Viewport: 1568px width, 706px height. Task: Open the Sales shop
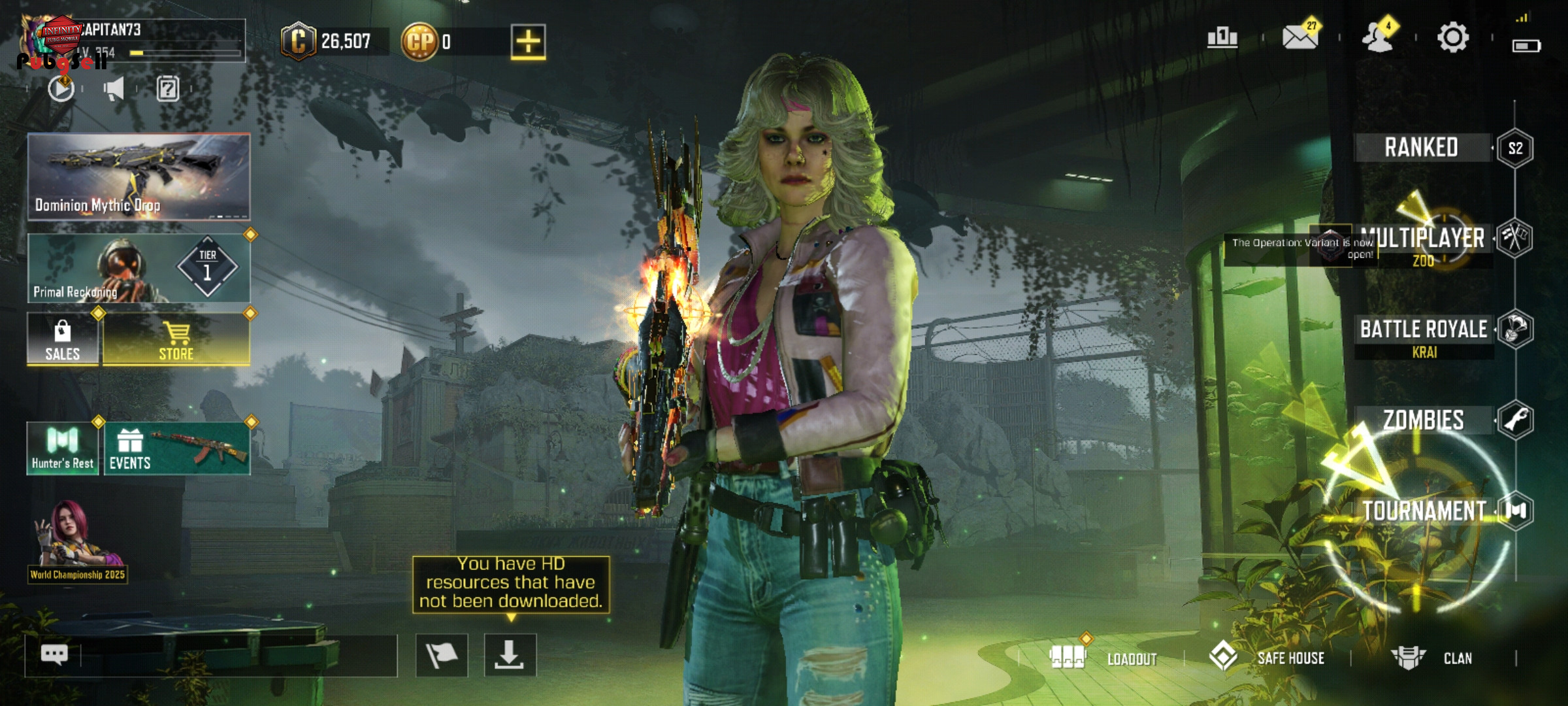[63, 339]
